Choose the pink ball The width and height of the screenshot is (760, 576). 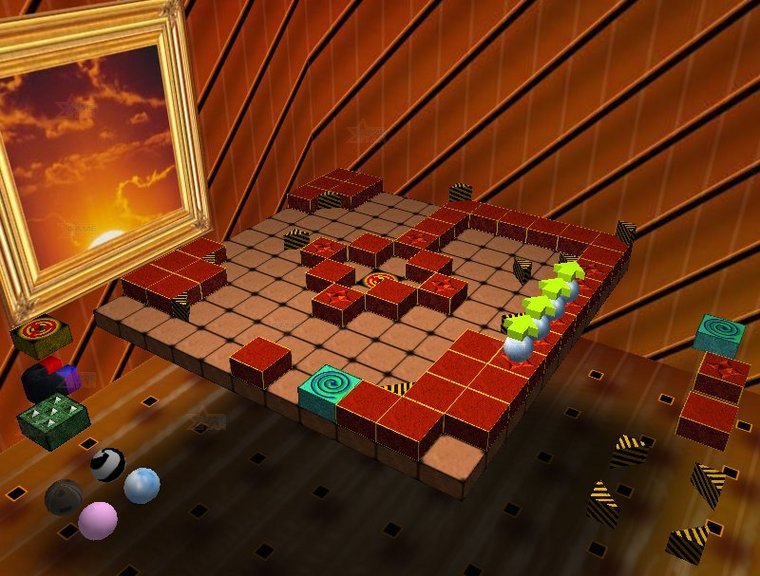point(97,520)
